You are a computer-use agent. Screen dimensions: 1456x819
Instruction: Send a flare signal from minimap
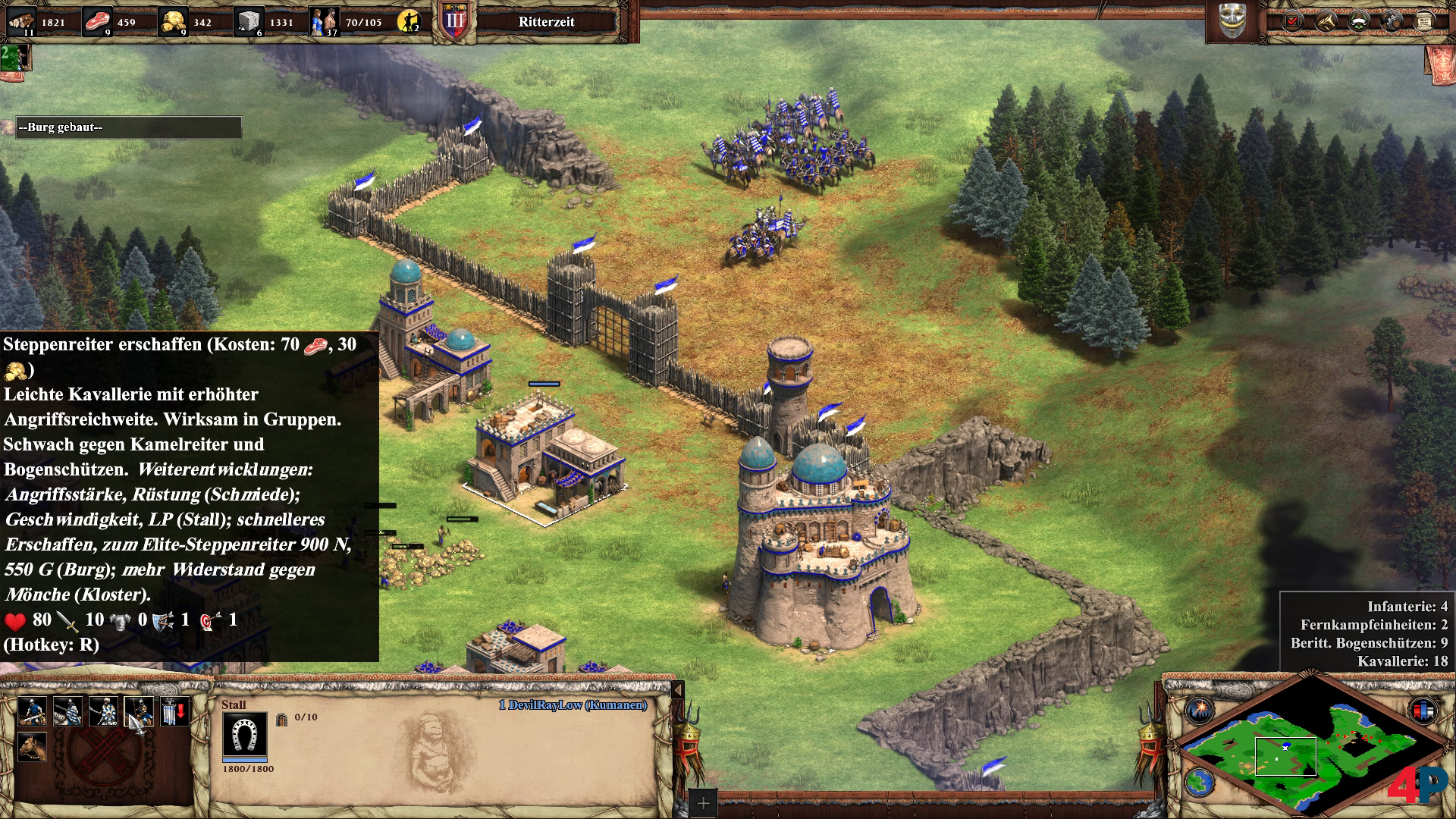coord(1200,711)
